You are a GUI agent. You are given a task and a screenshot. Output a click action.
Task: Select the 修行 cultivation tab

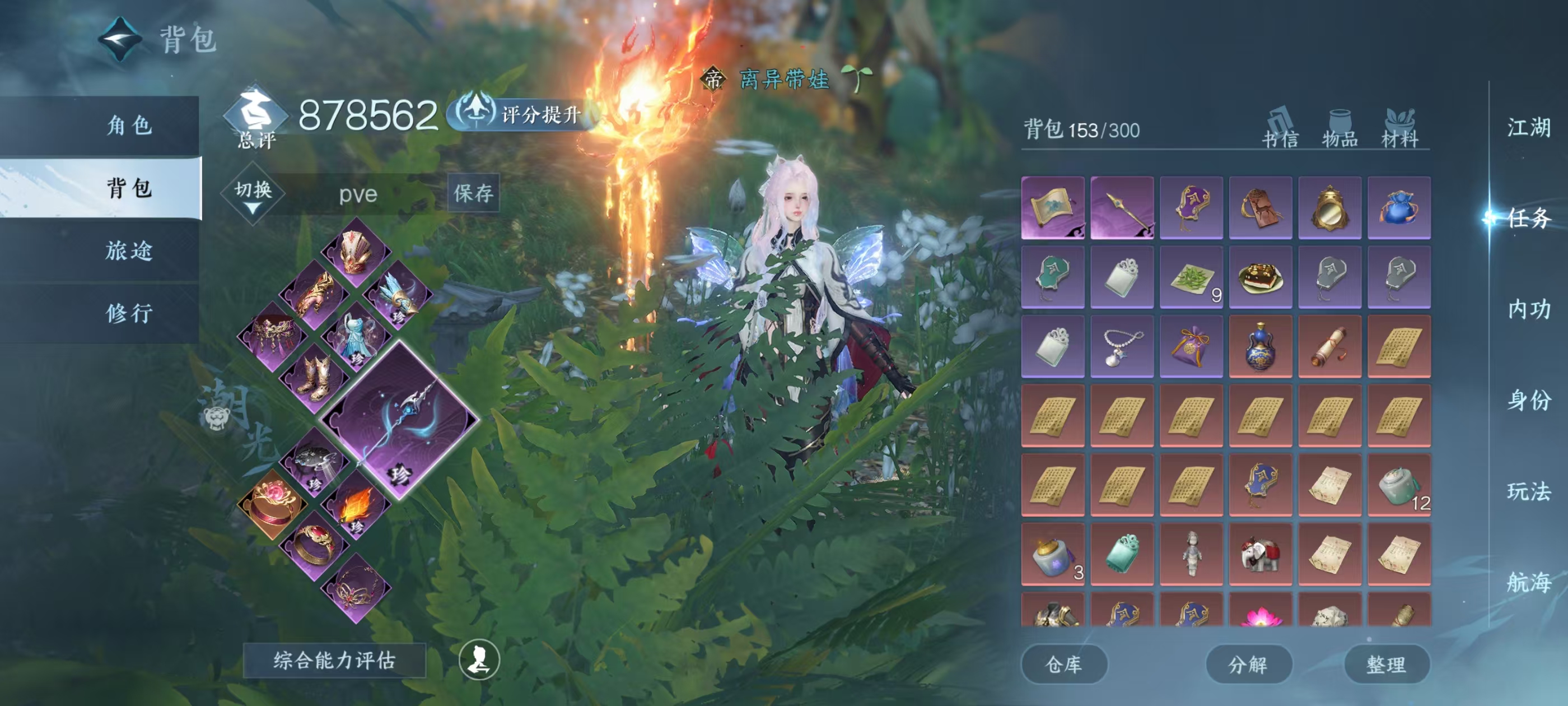point(129,313)
